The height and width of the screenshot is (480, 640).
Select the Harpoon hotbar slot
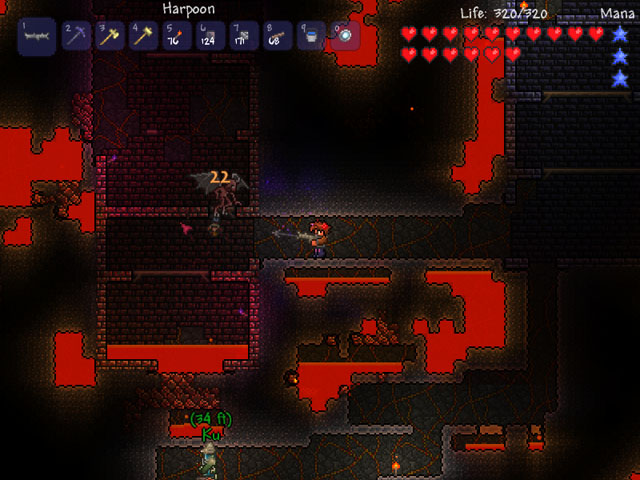click(x=37, y=36)
